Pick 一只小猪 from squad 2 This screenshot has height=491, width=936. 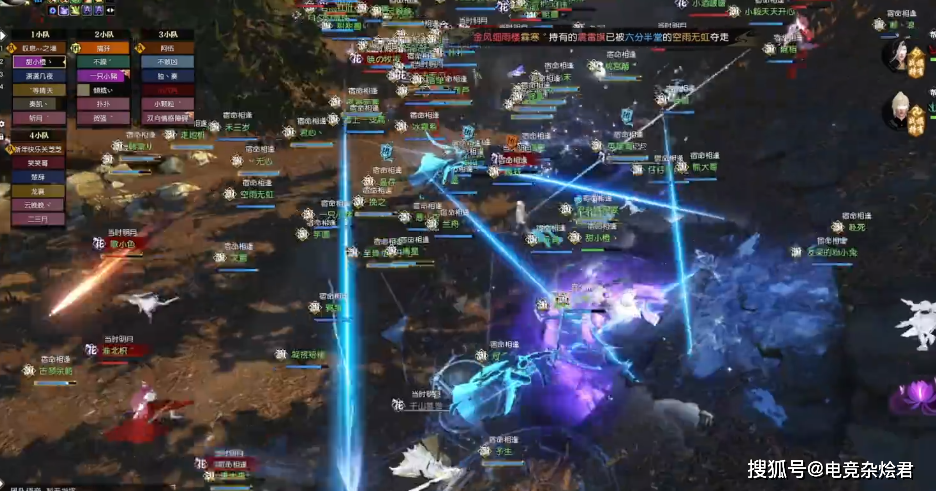103,76
